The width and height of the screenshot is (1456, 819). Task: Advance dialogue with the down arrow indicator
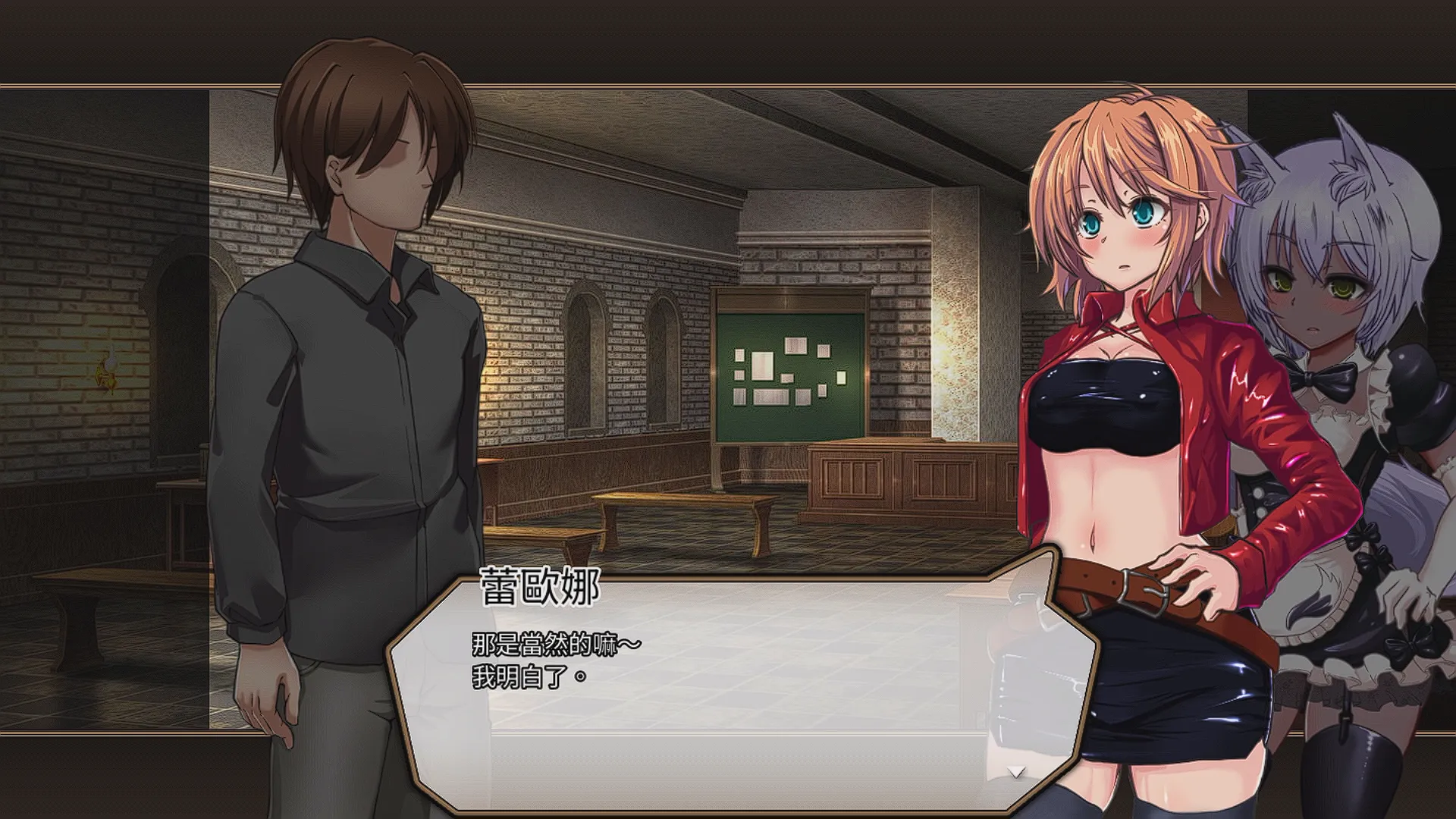click(x=1015, y=772)
